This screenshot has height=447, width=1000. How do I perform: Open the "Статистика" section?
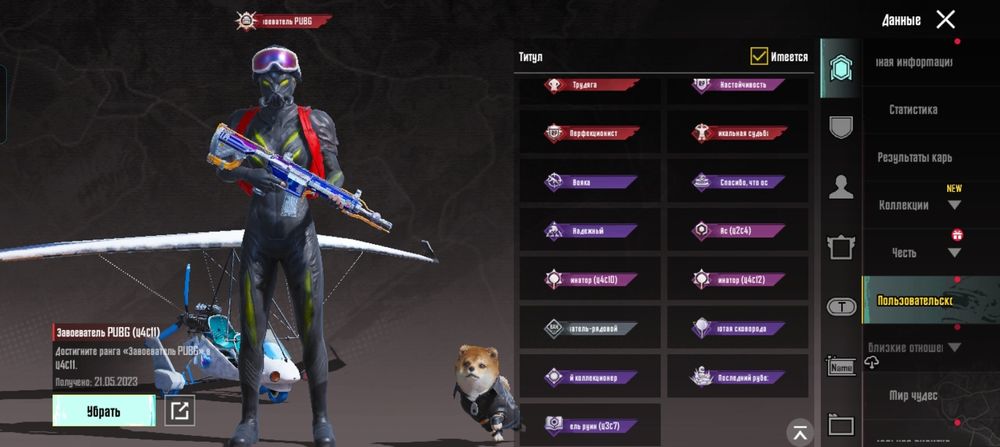[913, 110]
